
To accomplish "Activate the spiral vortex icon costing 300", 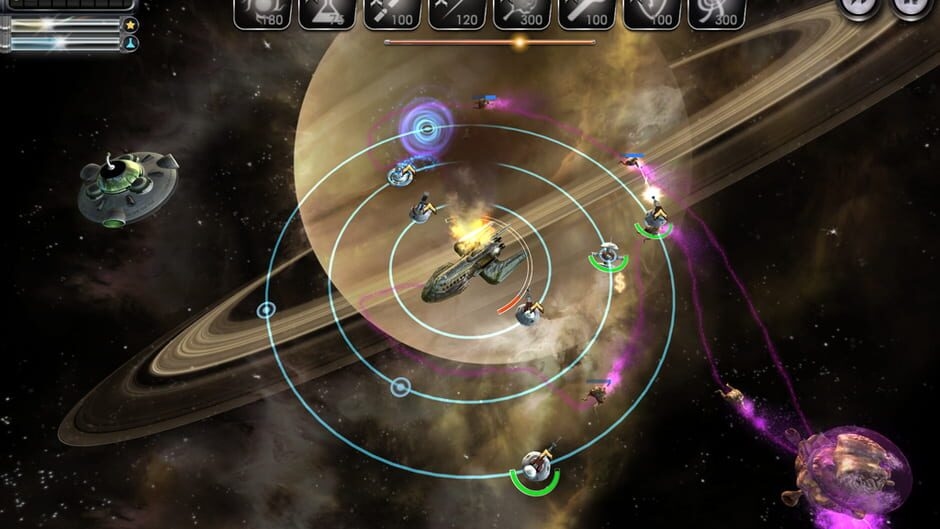I will (x=717, y=11).
